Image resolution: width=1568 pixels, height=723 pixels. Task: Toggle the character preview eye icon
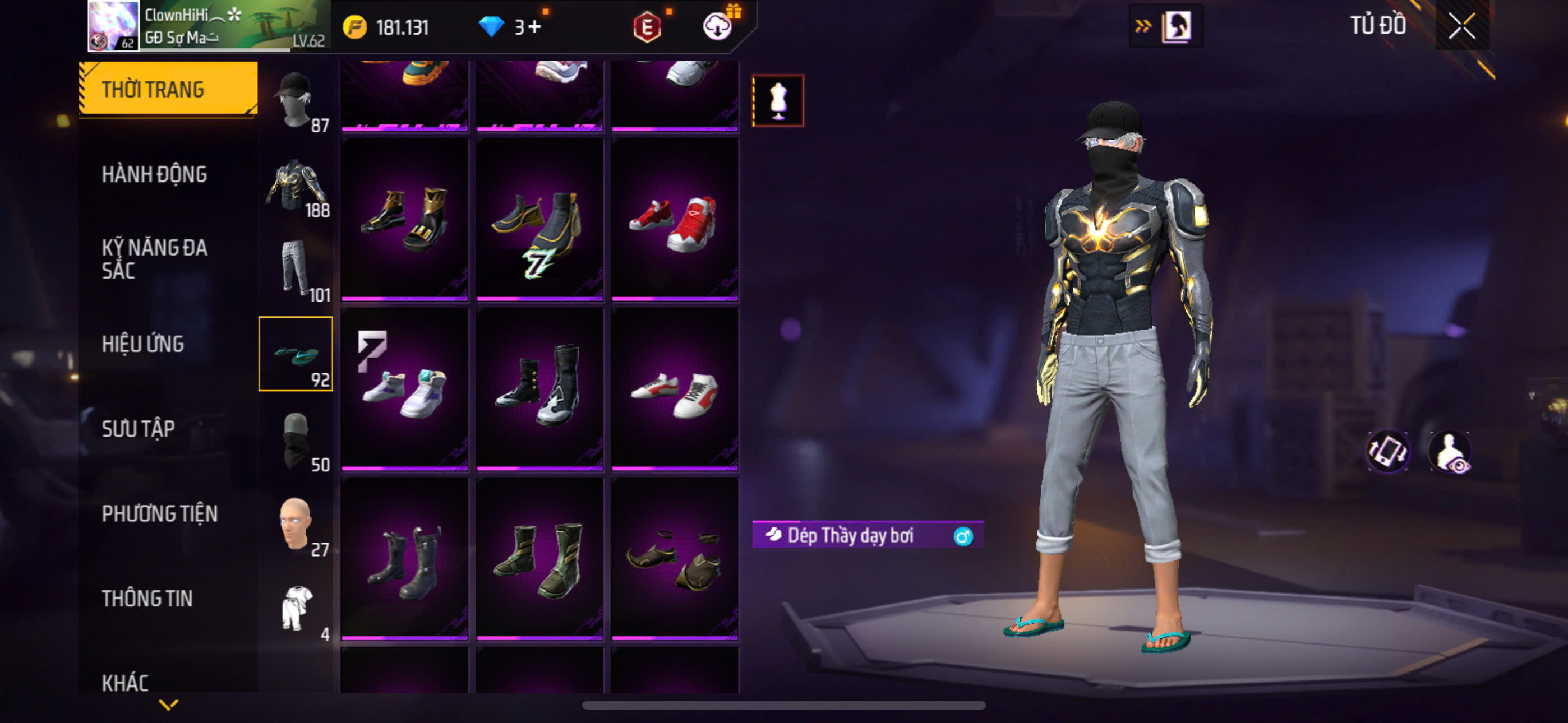tap(1451, 452)
